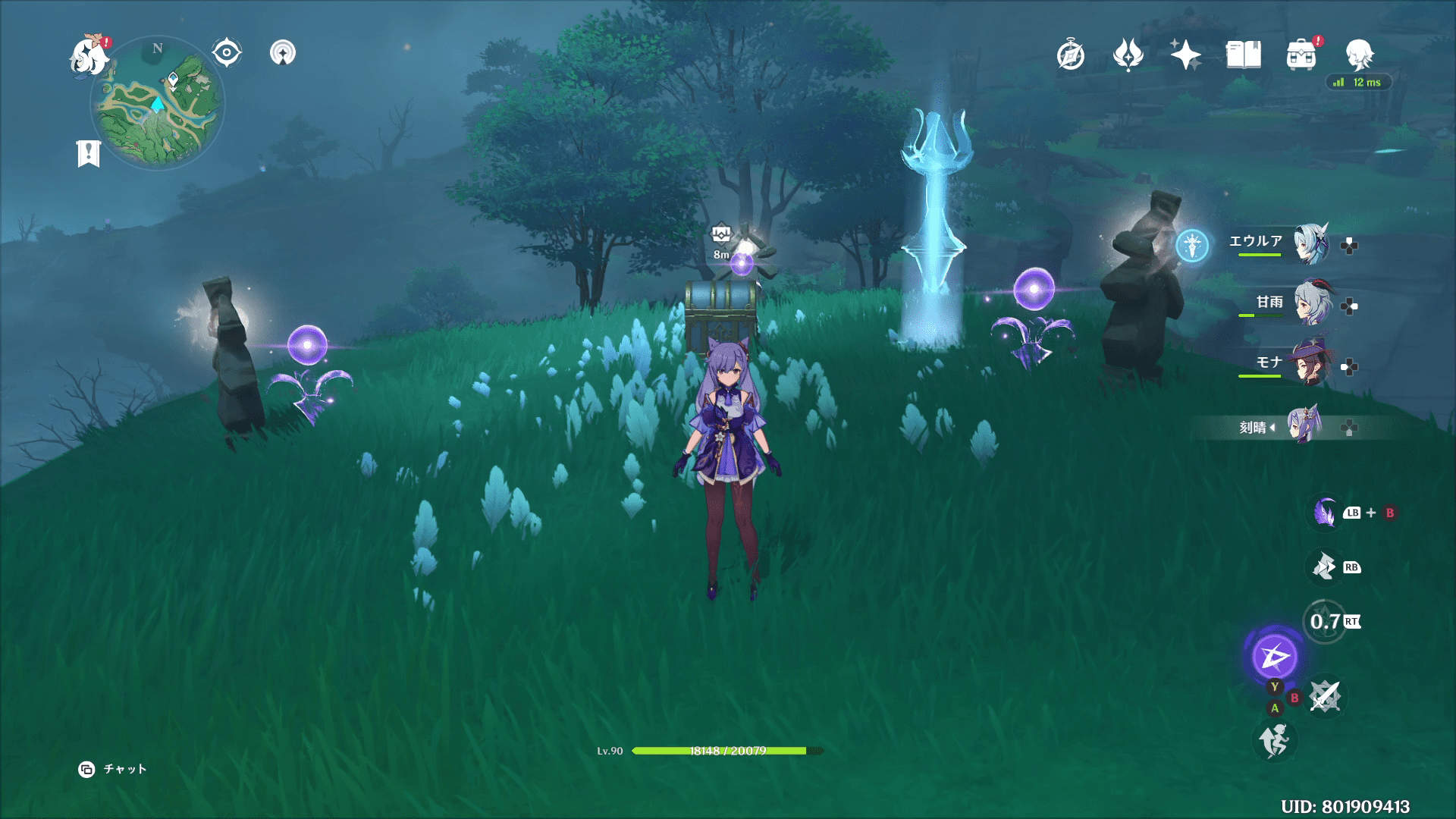Open the circular minimap
The image size is (1456, 819).
point(158,103)
